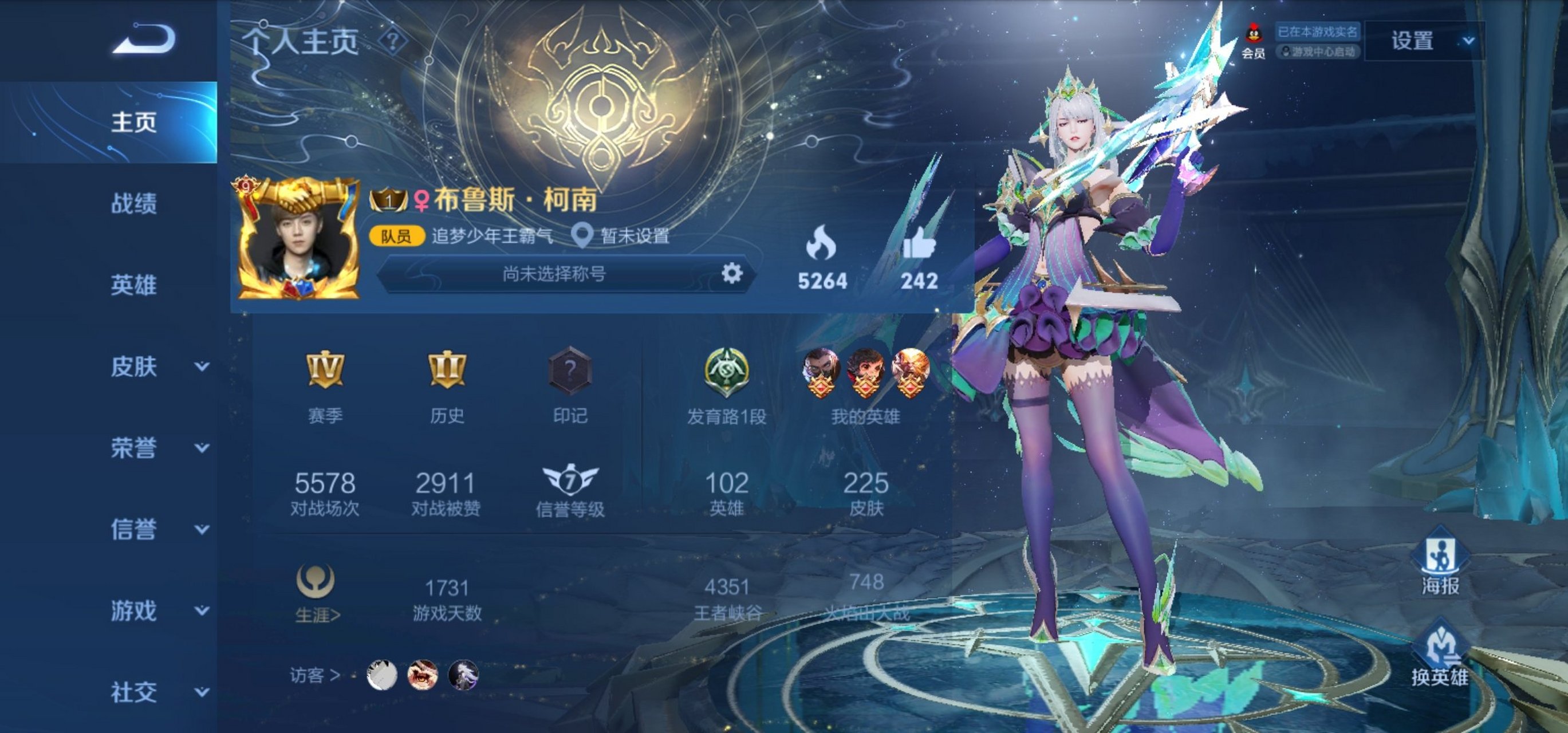Click the question mark help icon
The height and width of the screenshot is (733, 1568).
[x=393, y=41]
